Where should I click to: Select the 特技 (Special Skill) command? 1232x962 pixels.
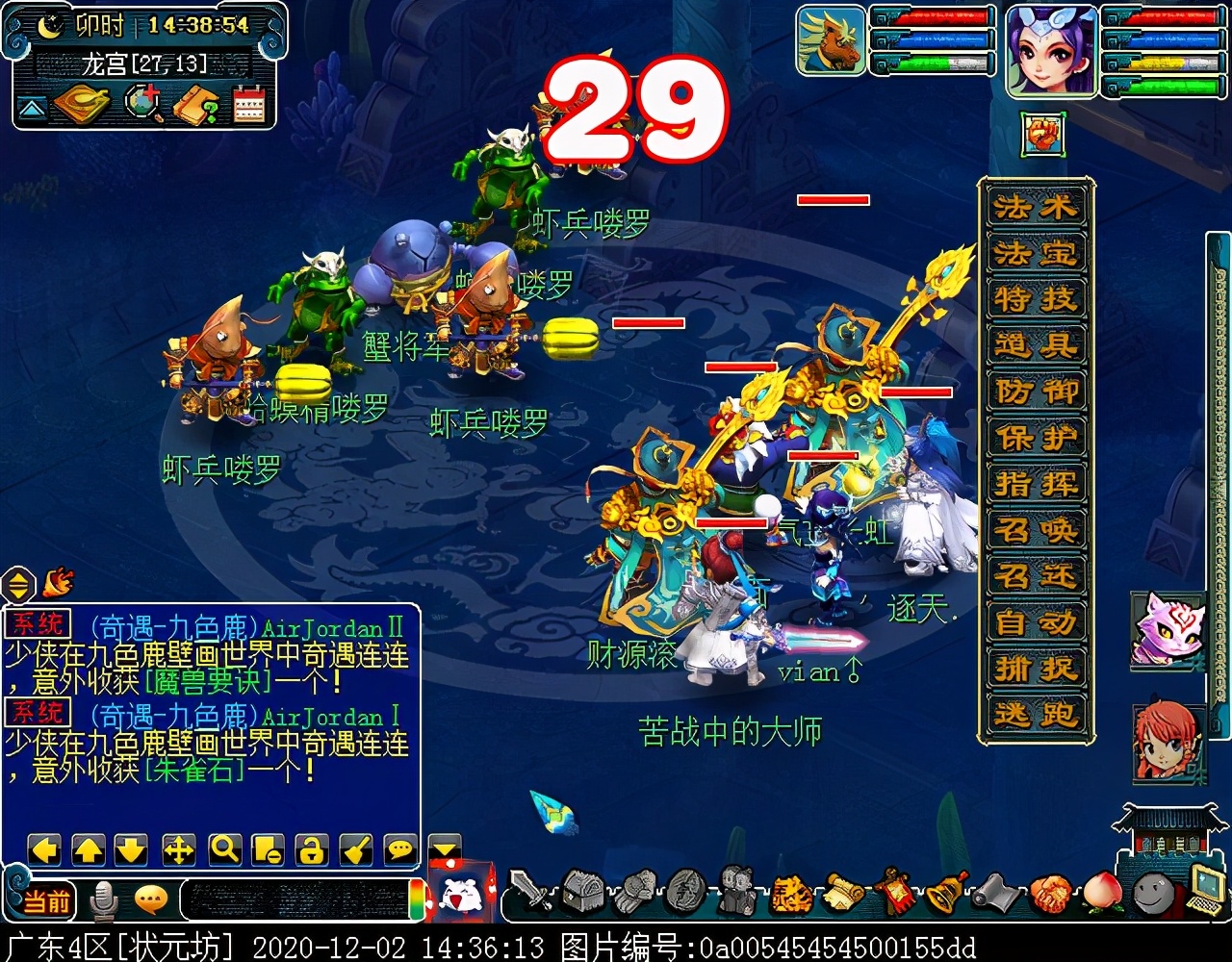pos(1036,299)
